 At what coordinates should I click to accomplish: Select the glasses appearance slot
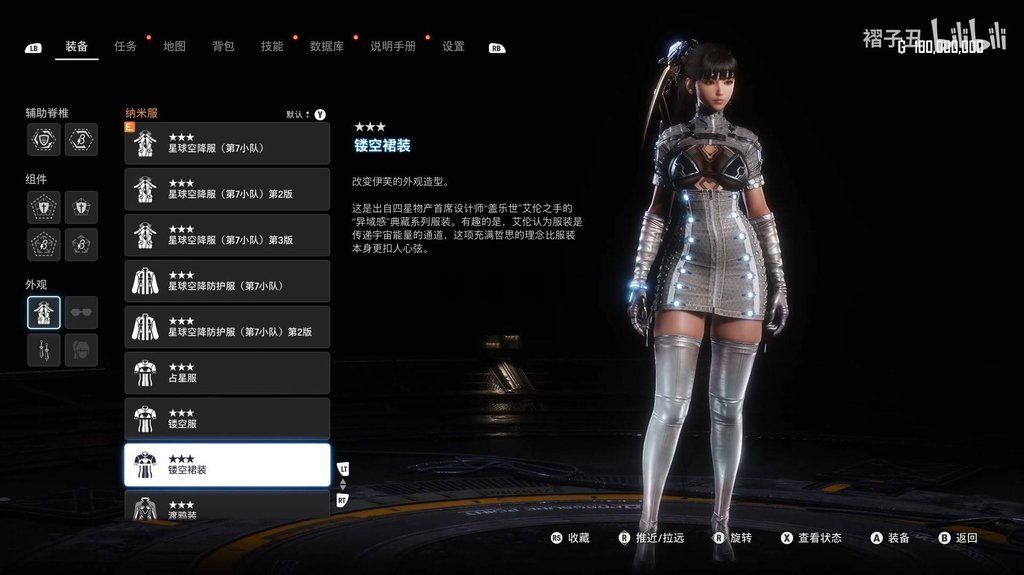[x=82, y=313]
